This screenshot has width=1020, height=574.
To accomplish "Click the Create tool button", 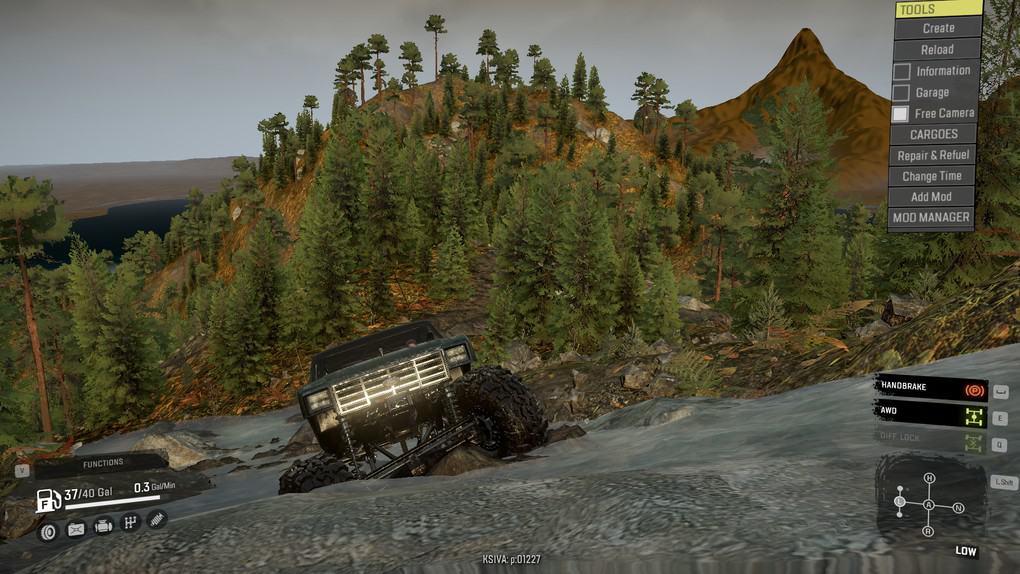I will coord(937,28).
